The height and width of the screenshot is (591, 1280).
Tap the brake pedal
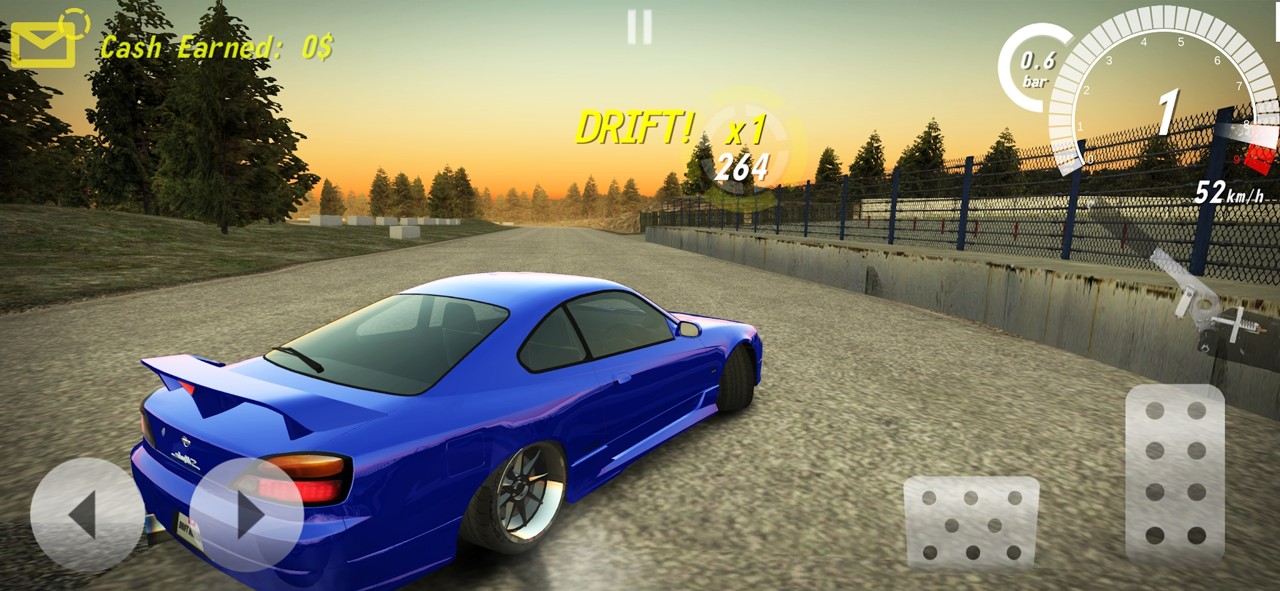pyautogui.click(x=971, y=522)
